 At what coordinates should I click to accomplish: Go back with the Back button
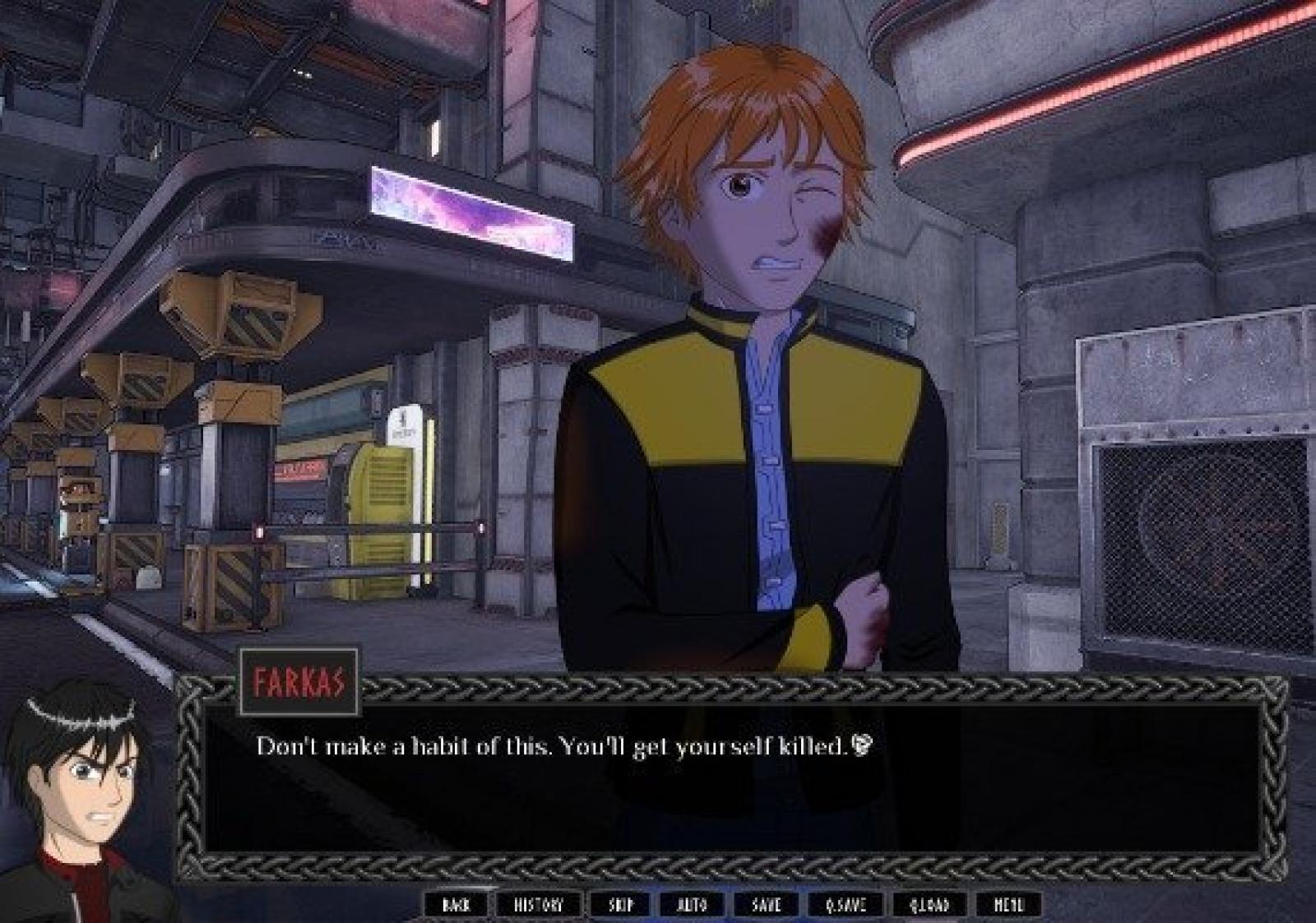click(x=456, y=905)
